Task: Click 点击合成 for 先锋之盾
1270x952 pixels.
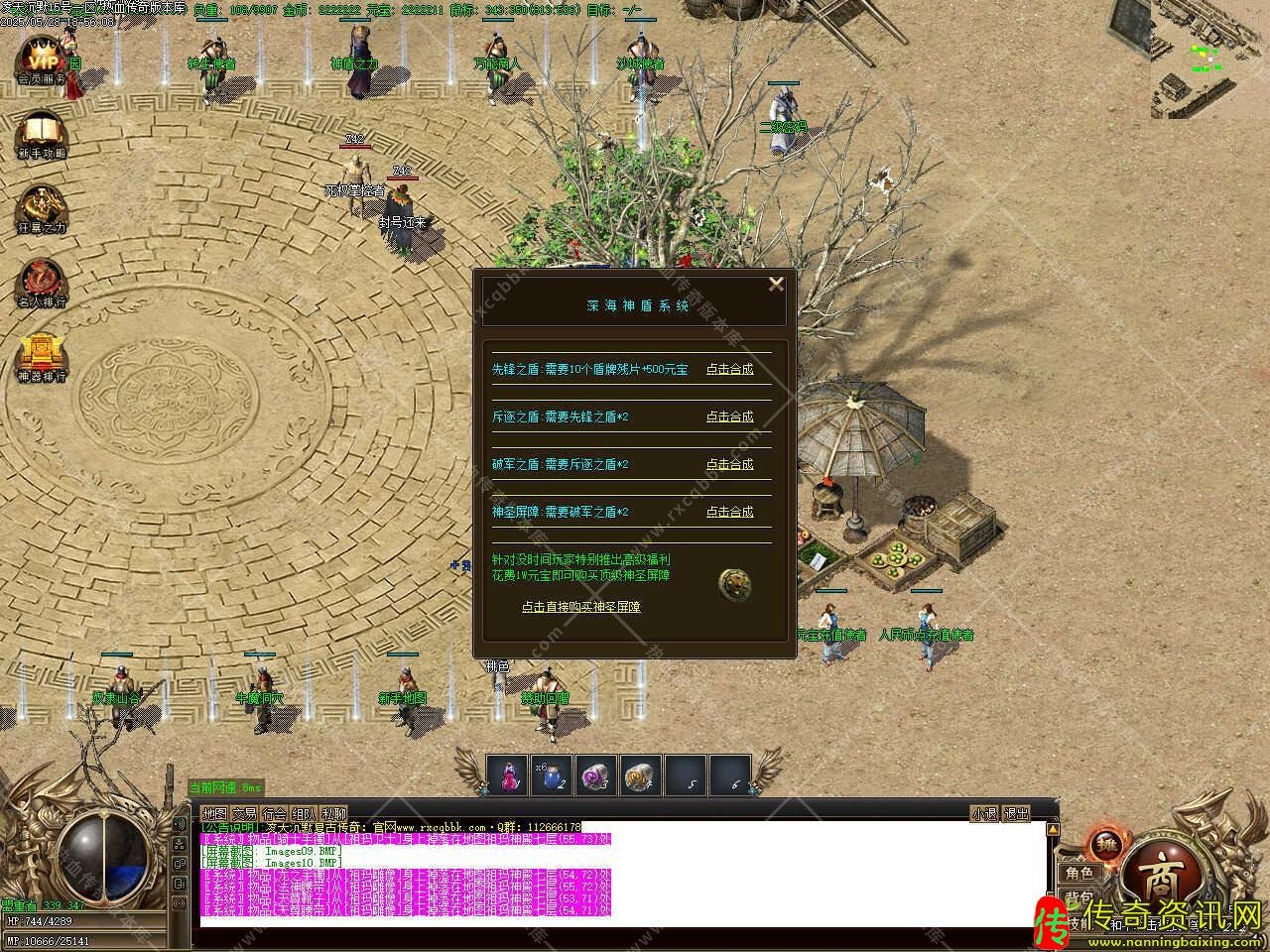Action: point(729,369)
